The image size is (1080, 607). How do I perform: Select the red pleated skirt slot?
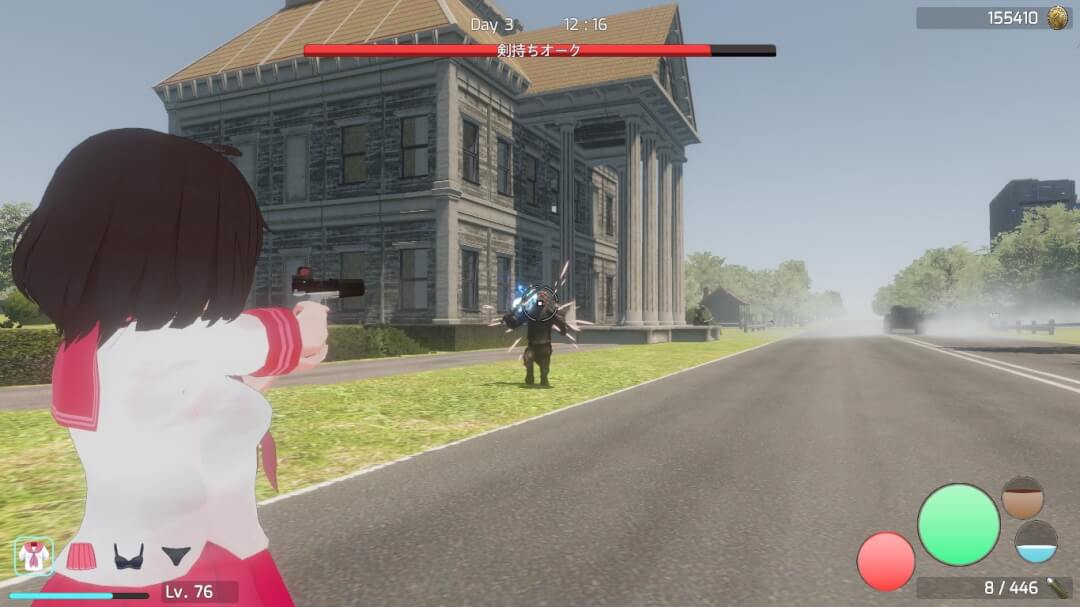pos(81,555)
